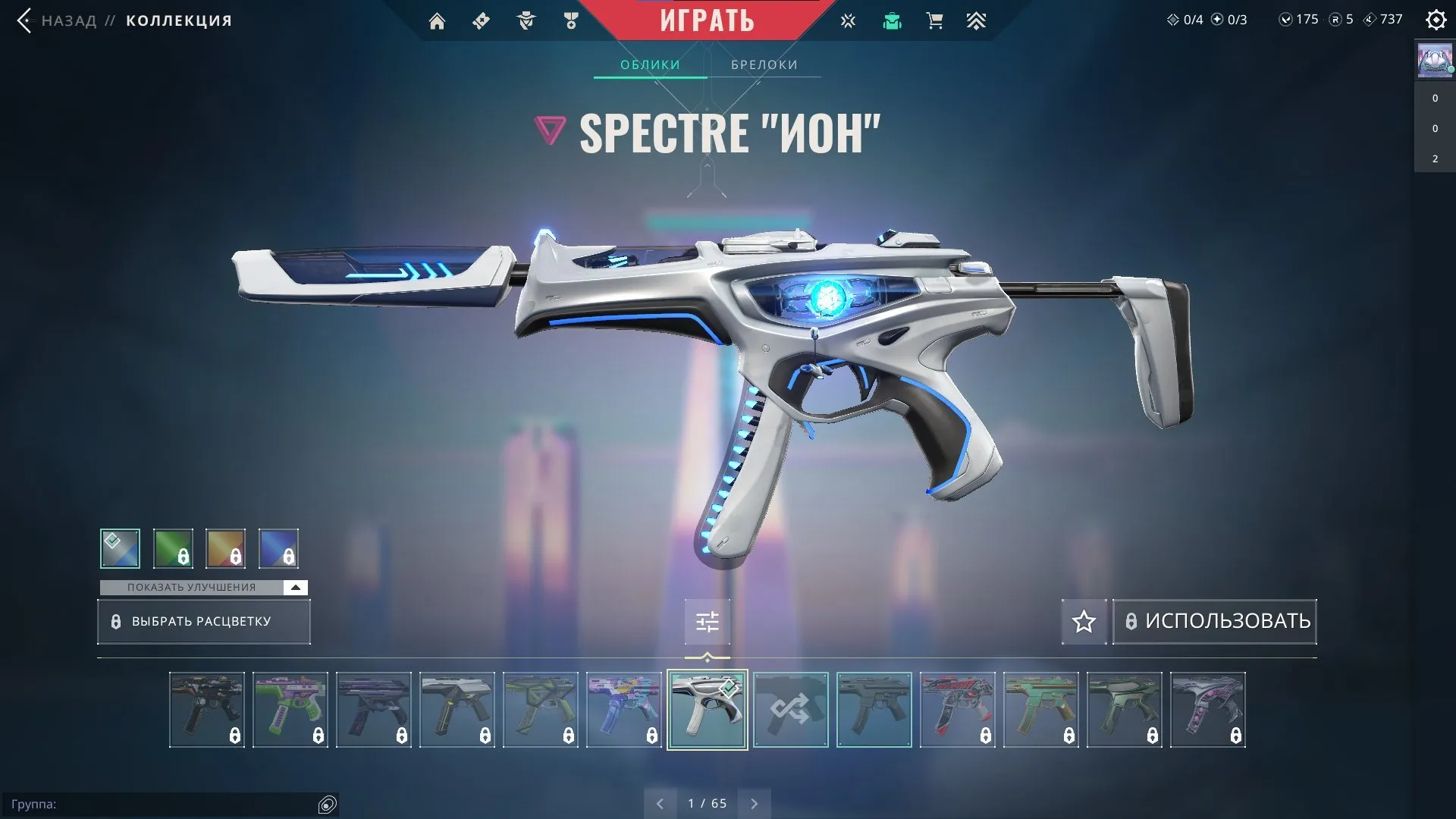The image size is (1456, 819).
Task: Open the Home screen via house icon
Action: [x=437, y=20]
